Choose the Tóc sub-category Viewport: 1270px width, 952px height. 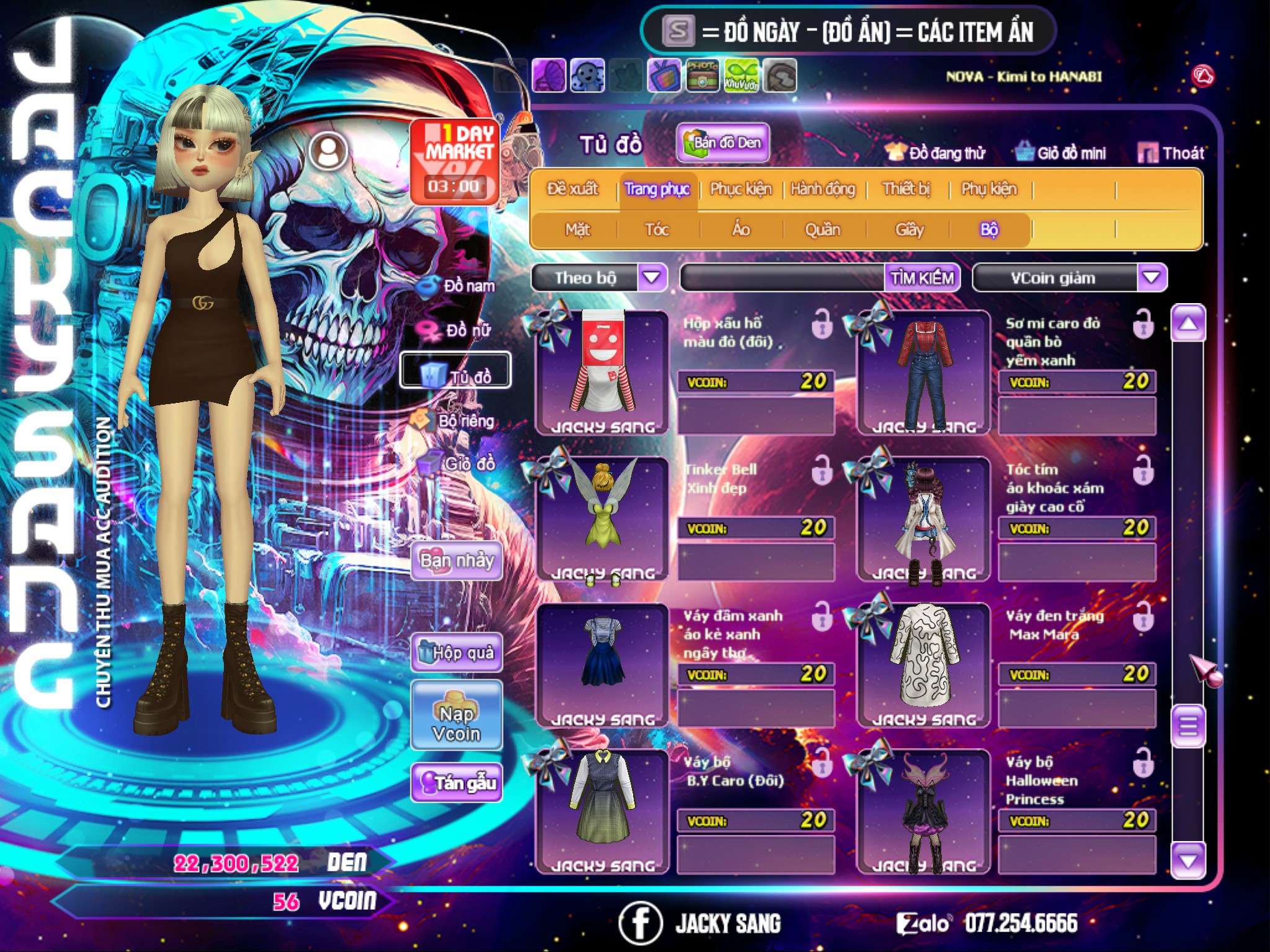tap(657, 230)
